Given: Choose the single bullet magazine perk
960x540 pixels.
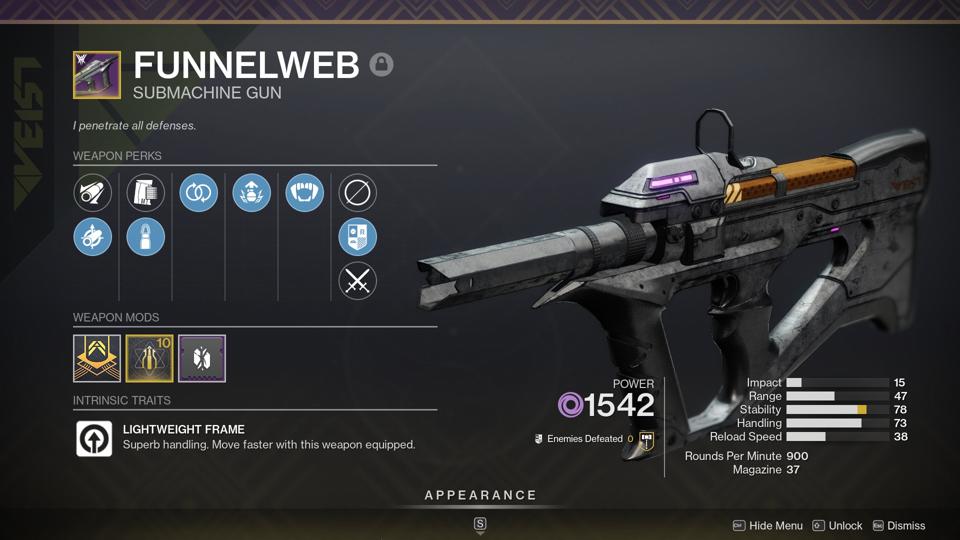Looking at the screenshot, I should (x=146, y=237).
